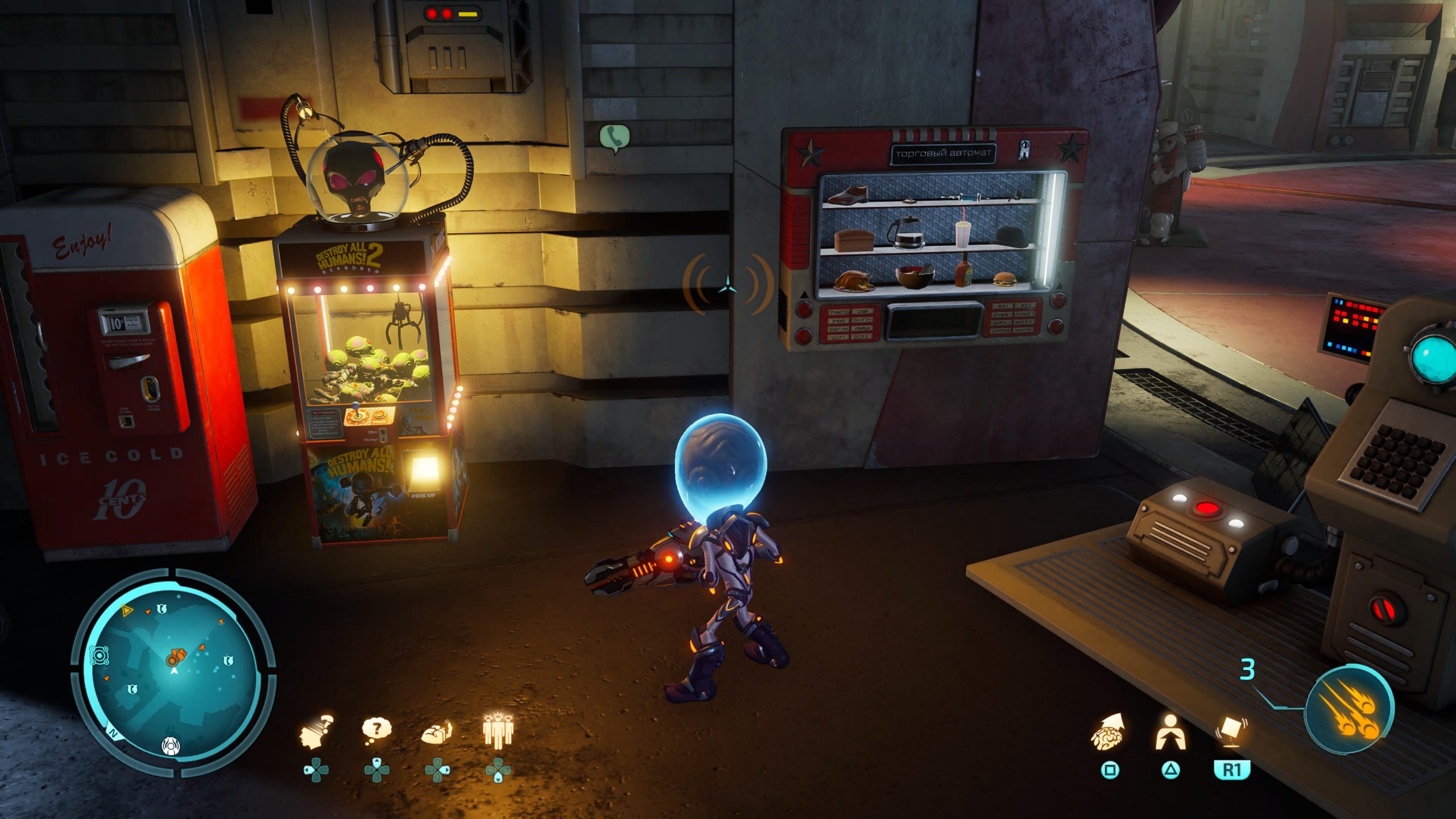The image size is (1456, 819).
Task: Select the white round marker at minimap bottom
Action: click(x=171, y=746)
